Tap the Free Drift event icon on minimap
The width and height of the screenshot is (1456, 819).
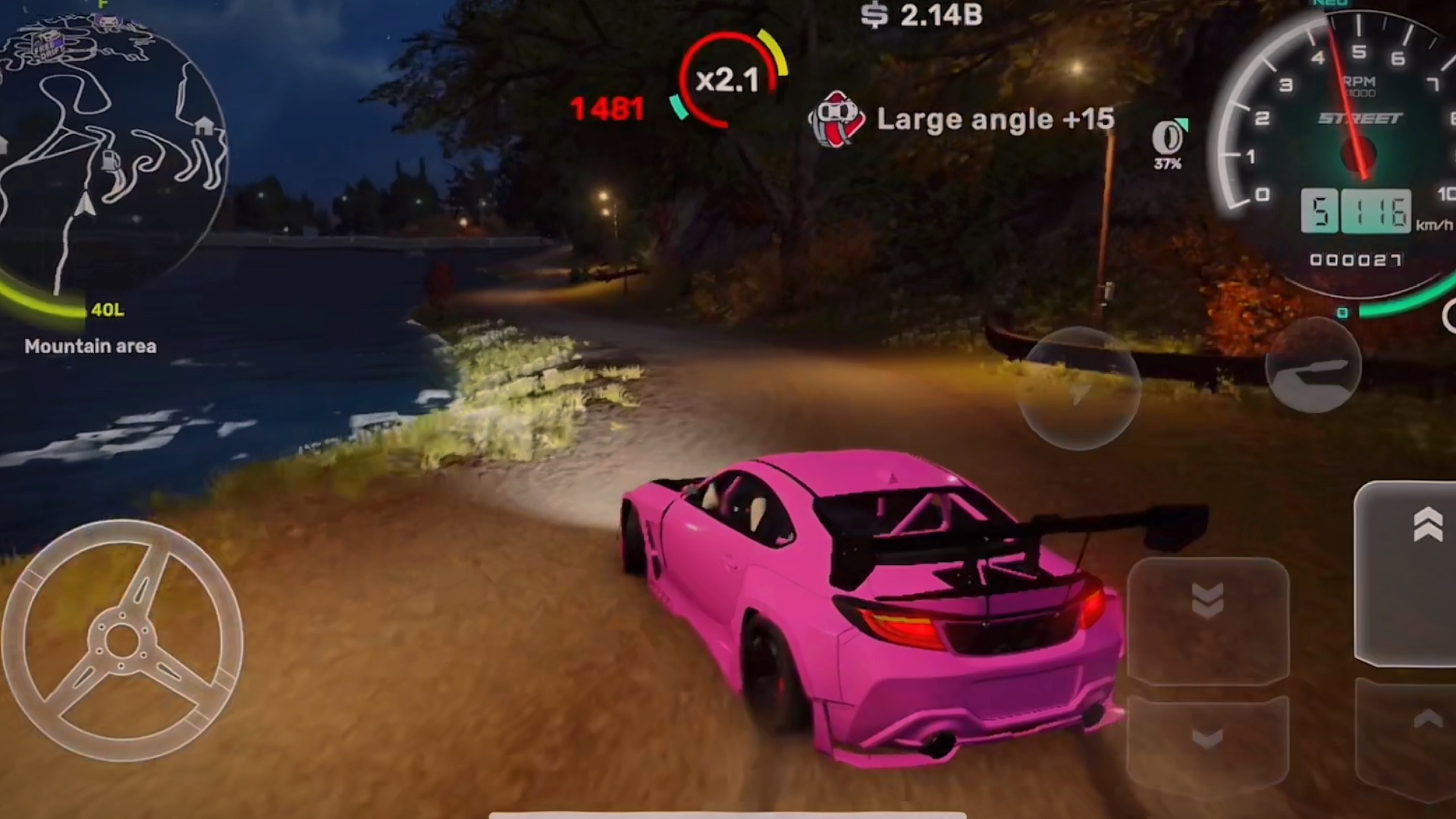(x=49, y=44)
